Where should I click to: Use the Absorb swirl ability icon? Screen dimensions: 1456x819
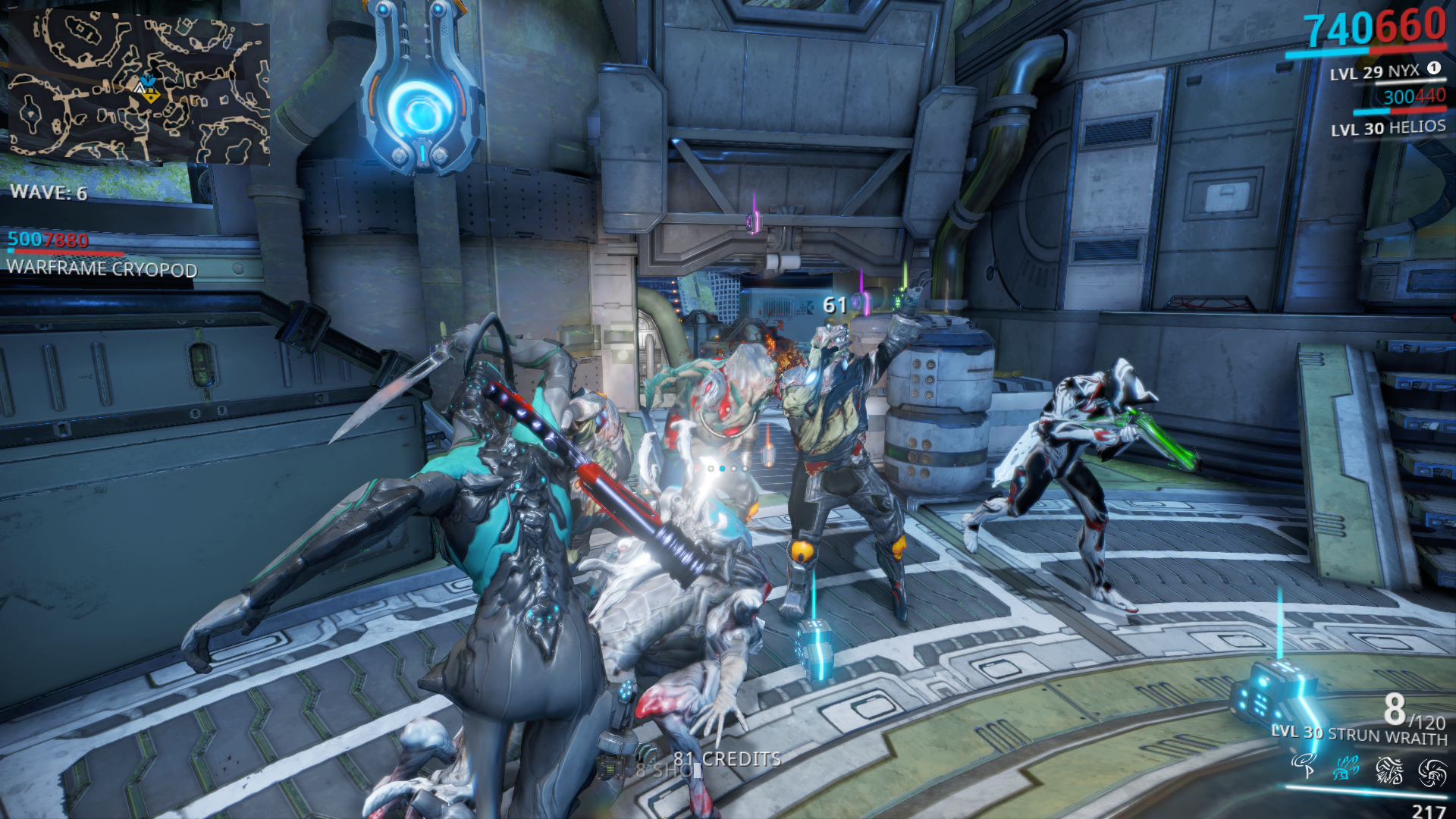(x=1432, y=773)
